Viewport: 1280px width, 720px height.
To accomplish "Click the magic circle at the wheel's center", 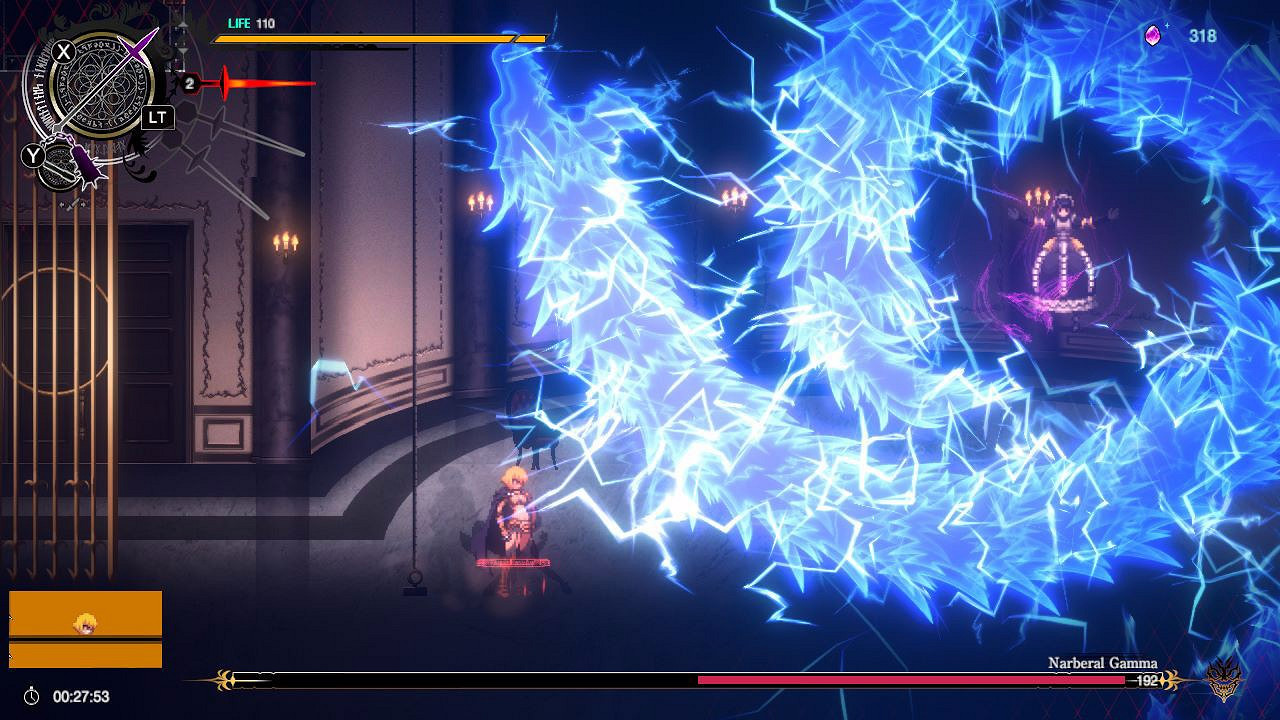I will pyautogui.click(x=100, y=90).
